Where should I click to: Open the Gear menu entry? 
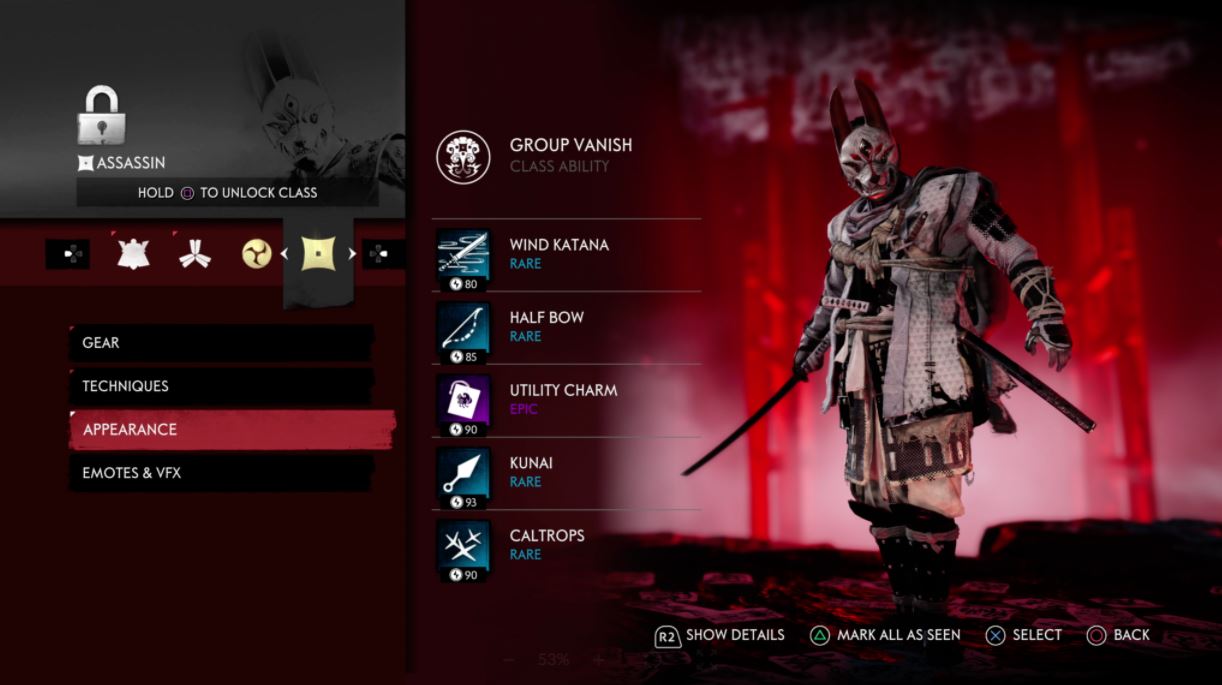pyautogui.click(x=220, y=343)
